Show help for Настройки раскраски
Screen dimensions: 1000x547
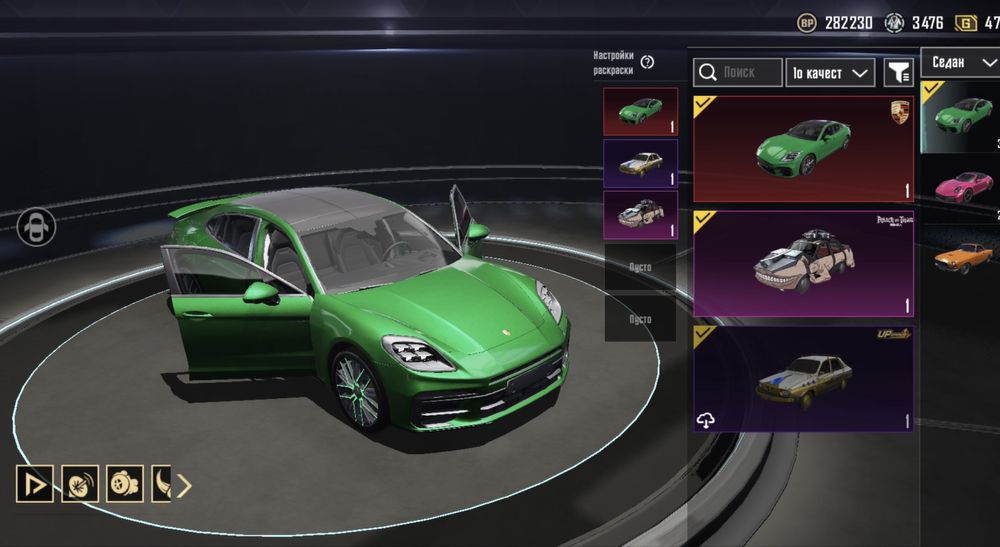(647, 62)
